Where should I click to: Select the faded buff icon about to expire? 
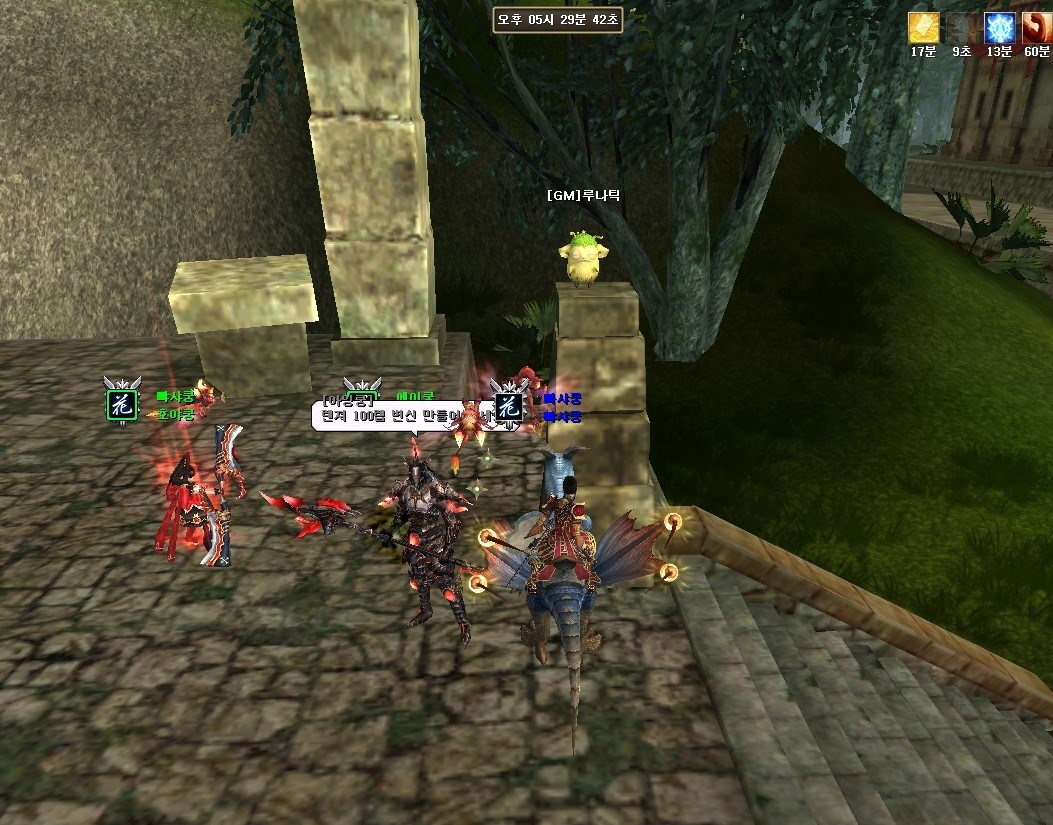960,28
